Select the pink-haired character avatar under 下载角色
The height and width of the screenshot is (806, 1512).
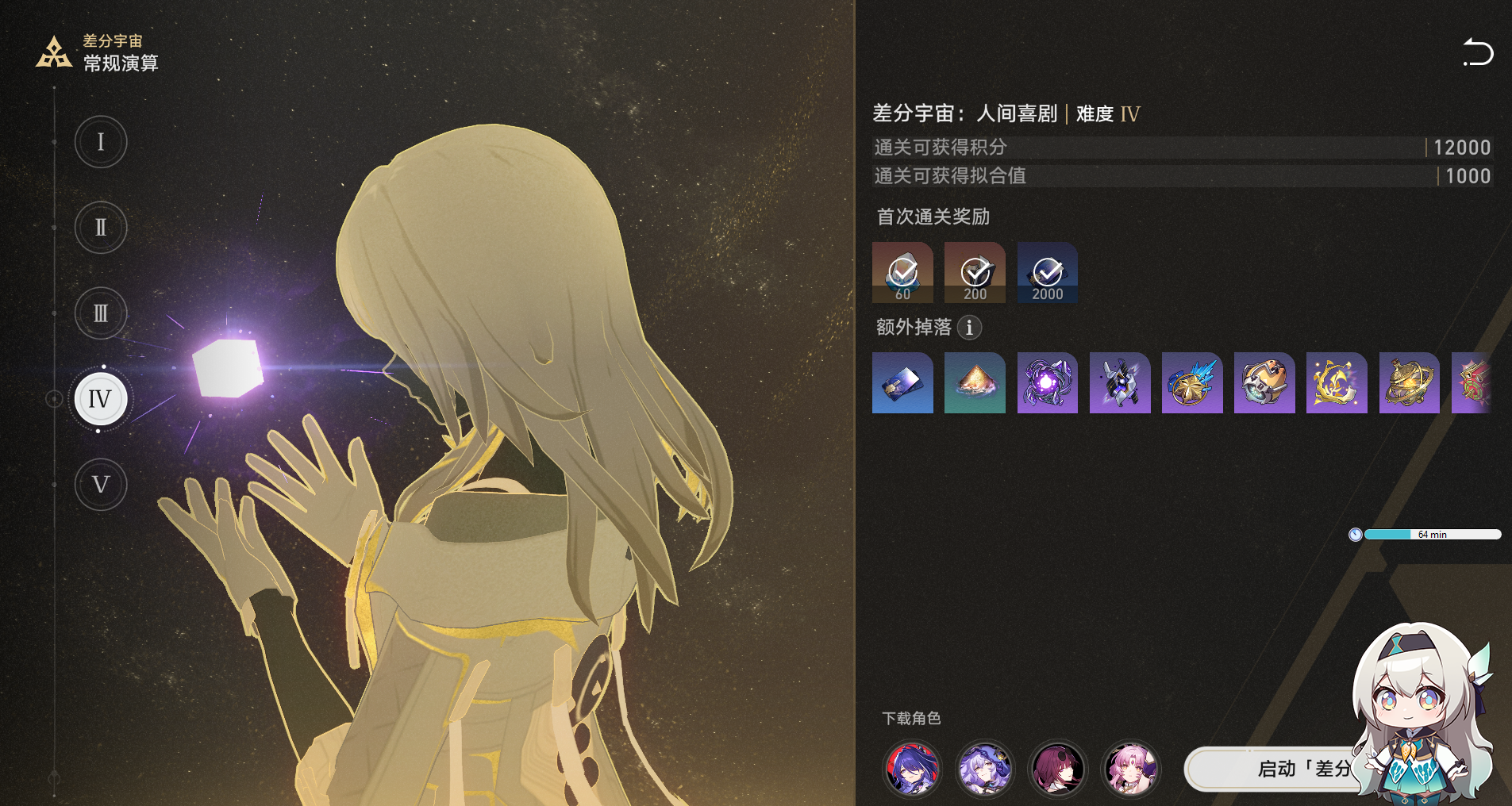coord(1130,769)
